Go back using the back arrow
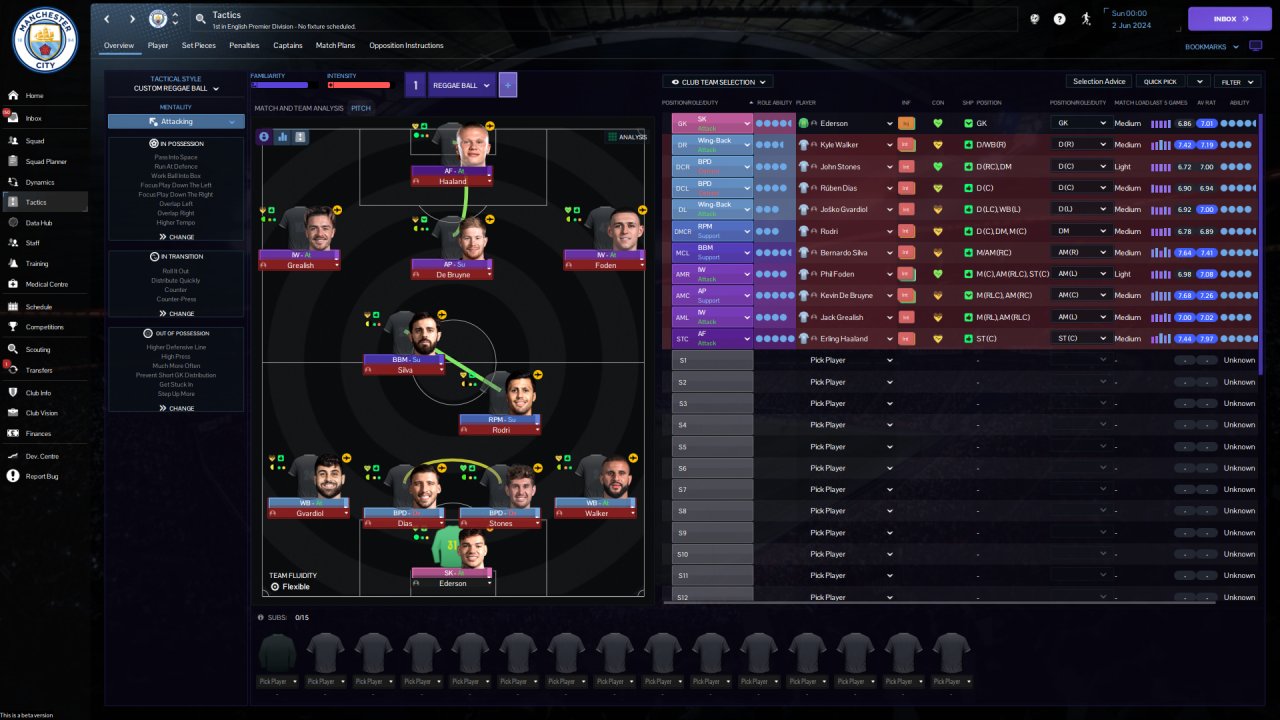This screenshot has width=1280, height=720. [x=107, y=19]
